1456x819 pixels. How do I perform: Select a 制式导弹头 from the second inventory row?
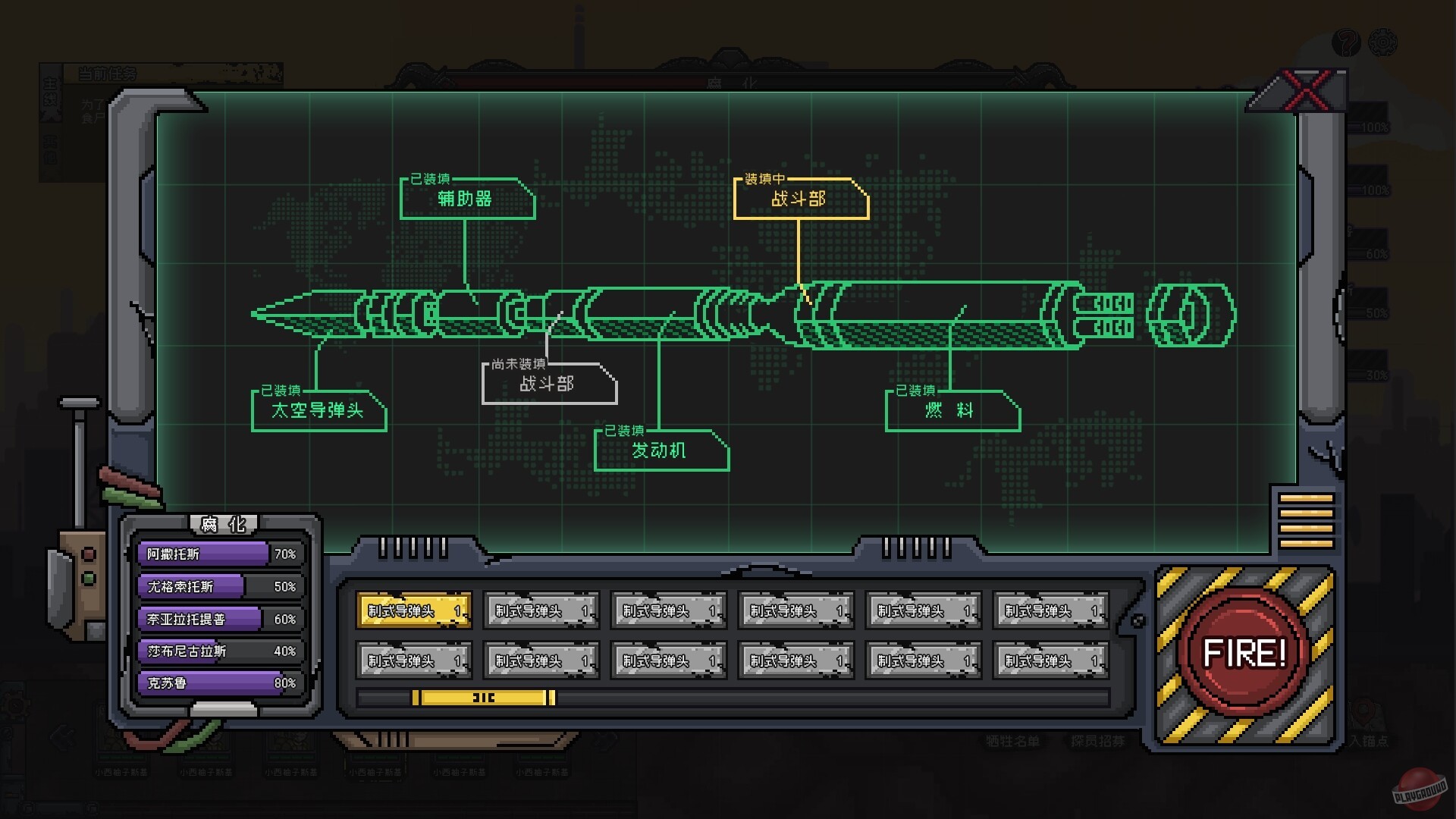[415, 659]
